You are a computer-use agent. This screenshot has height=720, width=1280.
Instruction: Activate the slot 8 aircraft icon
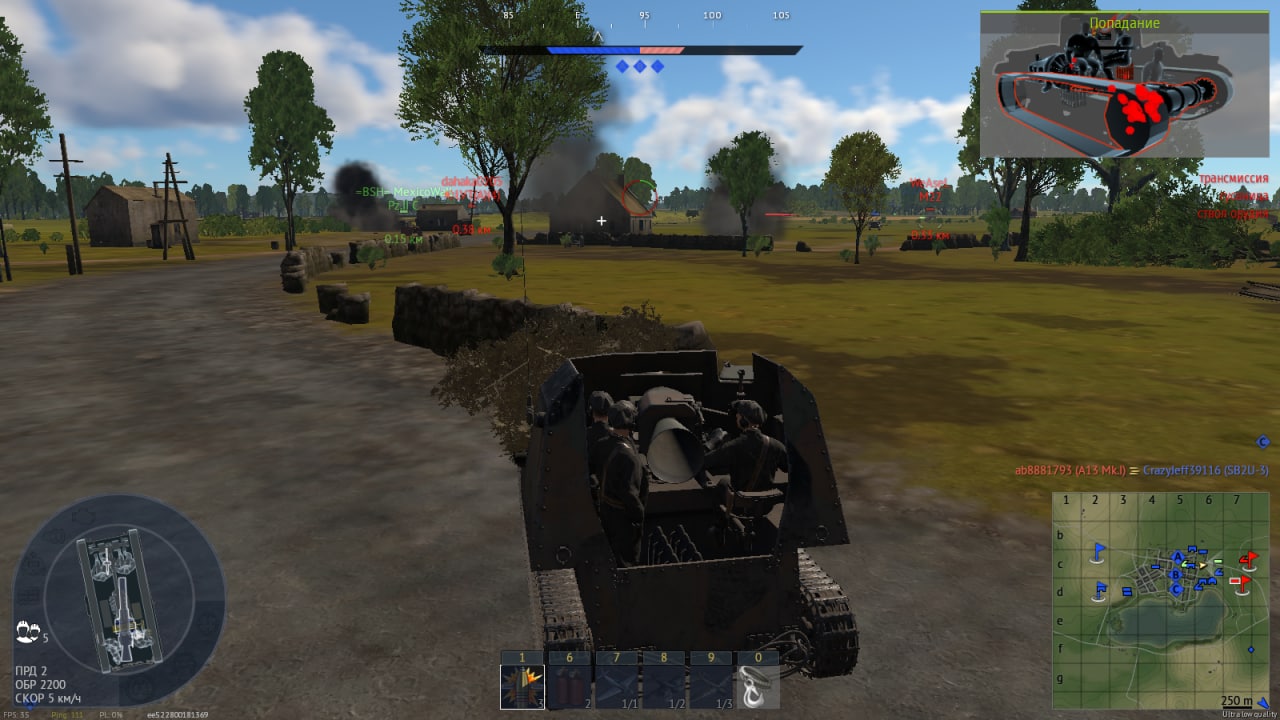pos(665,686)
